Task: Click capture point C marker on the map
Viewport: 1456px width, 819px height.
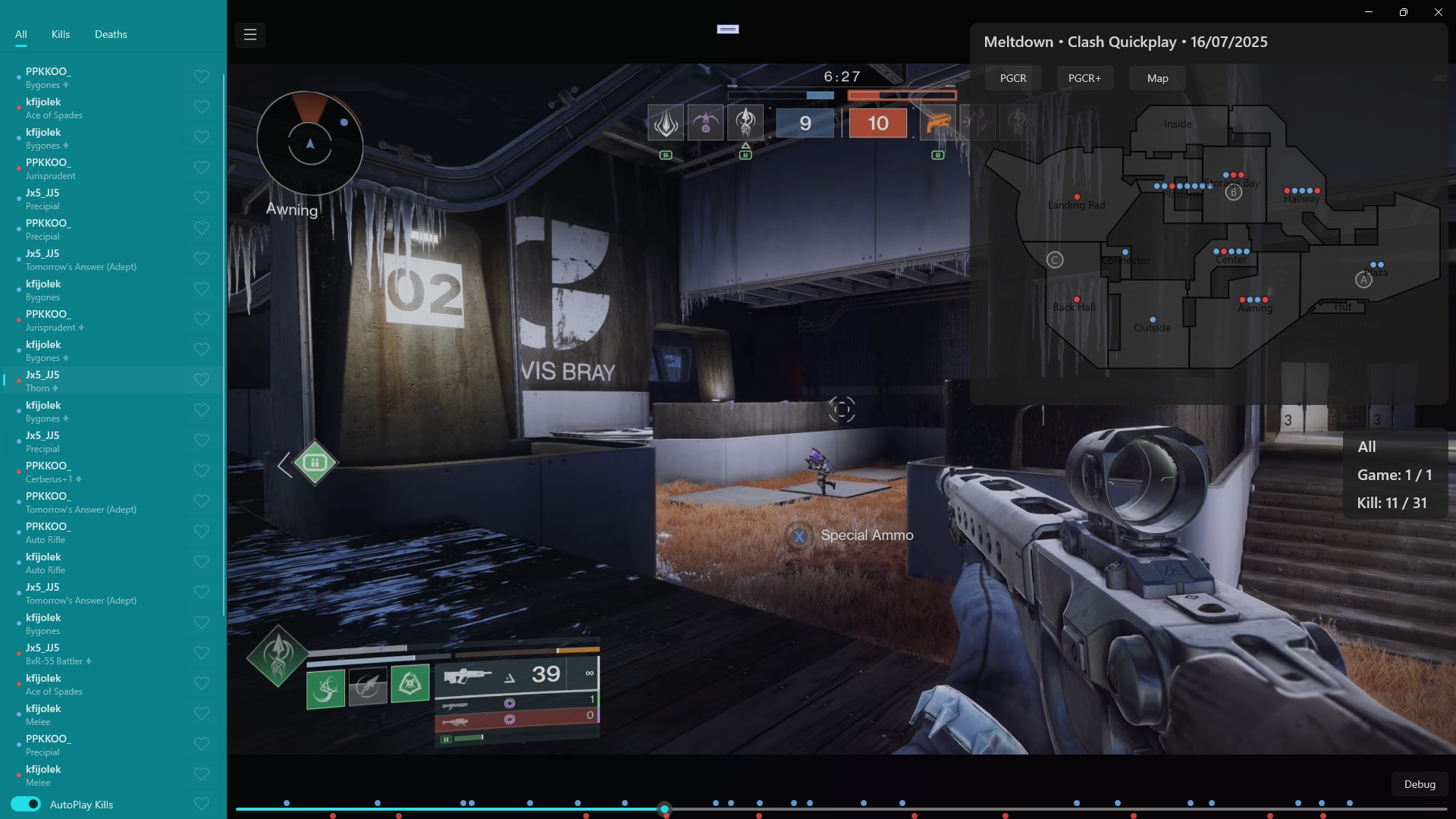Action: click(x=1056, y=259)
